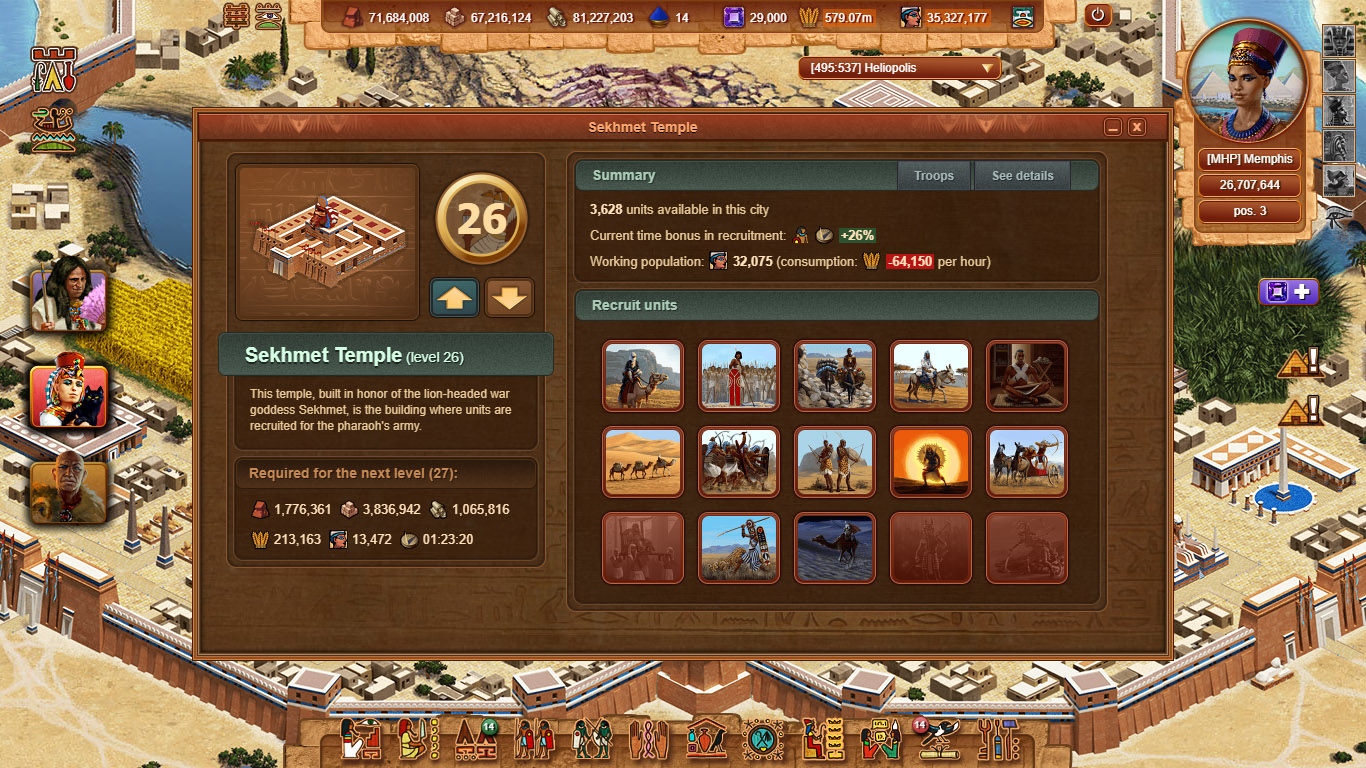
Task: Click the Cleopatra-with-cat advisor portrait
Action: pos(68,398)
